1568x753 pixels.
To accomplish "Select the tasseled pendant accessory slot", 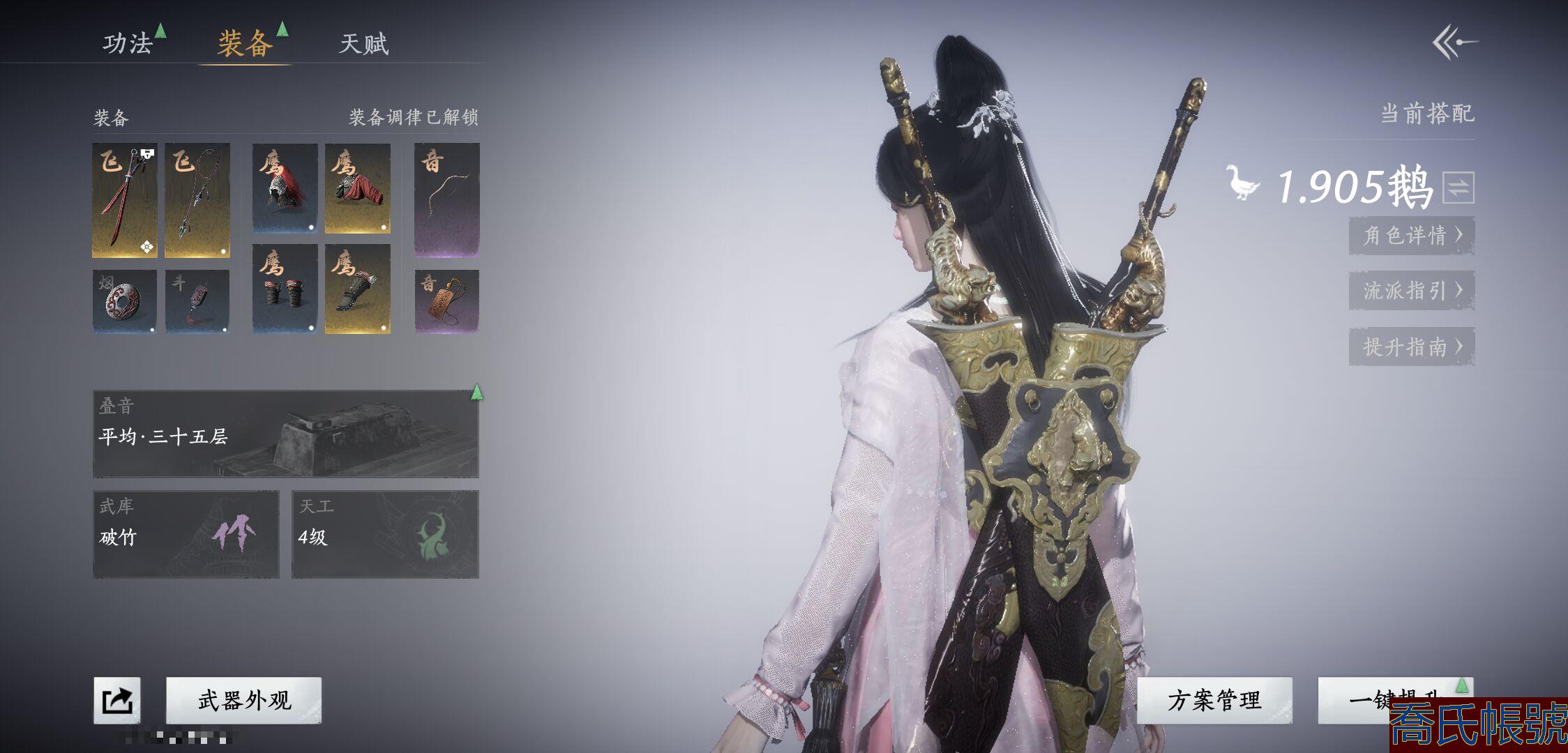I will (197, 301).
